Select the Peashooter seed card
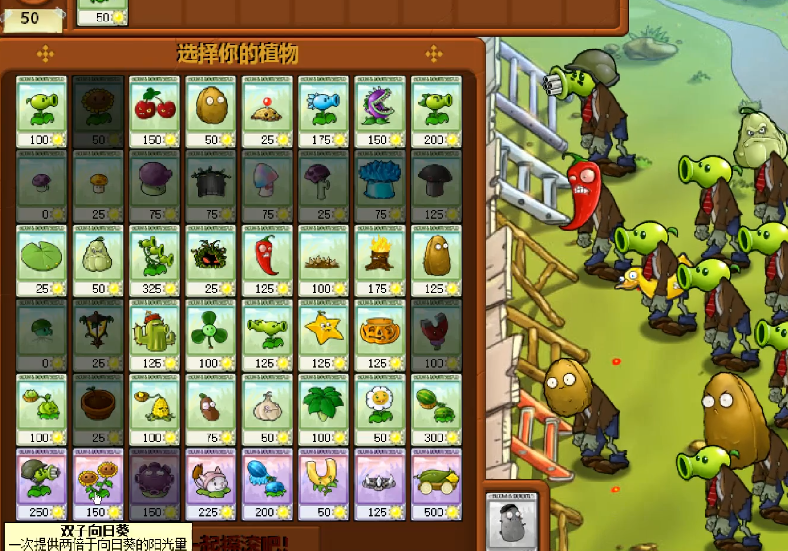Screen dimensions: 788x551 click(41, 112)
